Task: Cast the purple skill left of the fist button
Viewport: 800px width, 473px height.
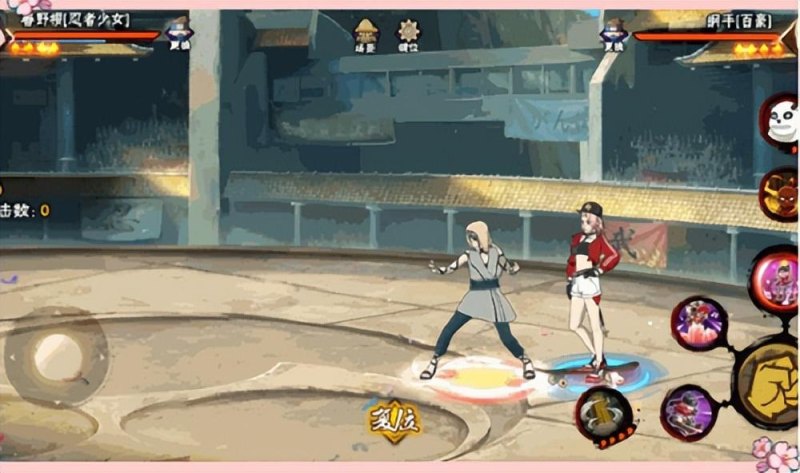Action: click(688, 411)
